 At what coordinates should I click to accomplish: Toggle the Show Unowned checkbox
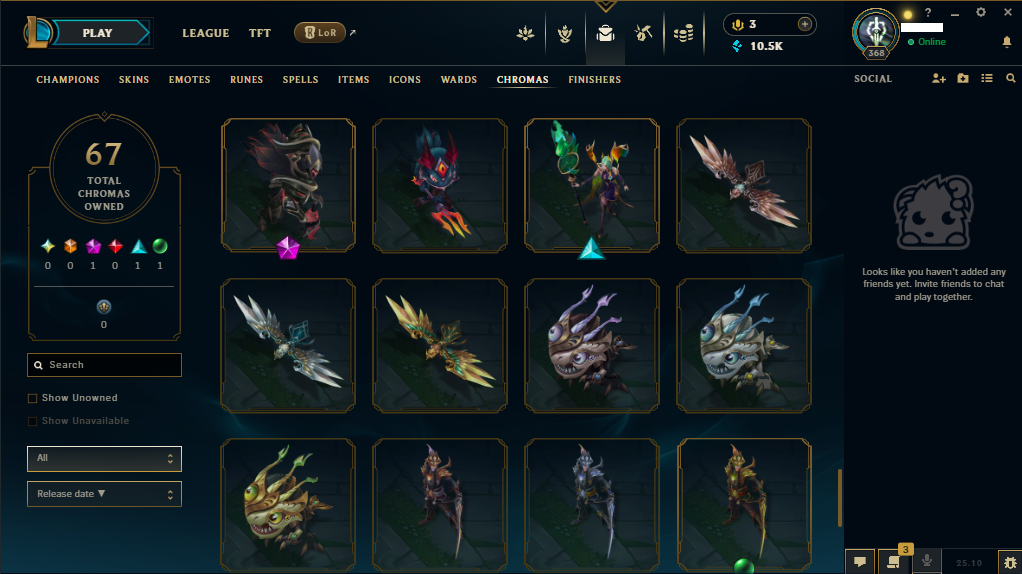tap(33, 398)
